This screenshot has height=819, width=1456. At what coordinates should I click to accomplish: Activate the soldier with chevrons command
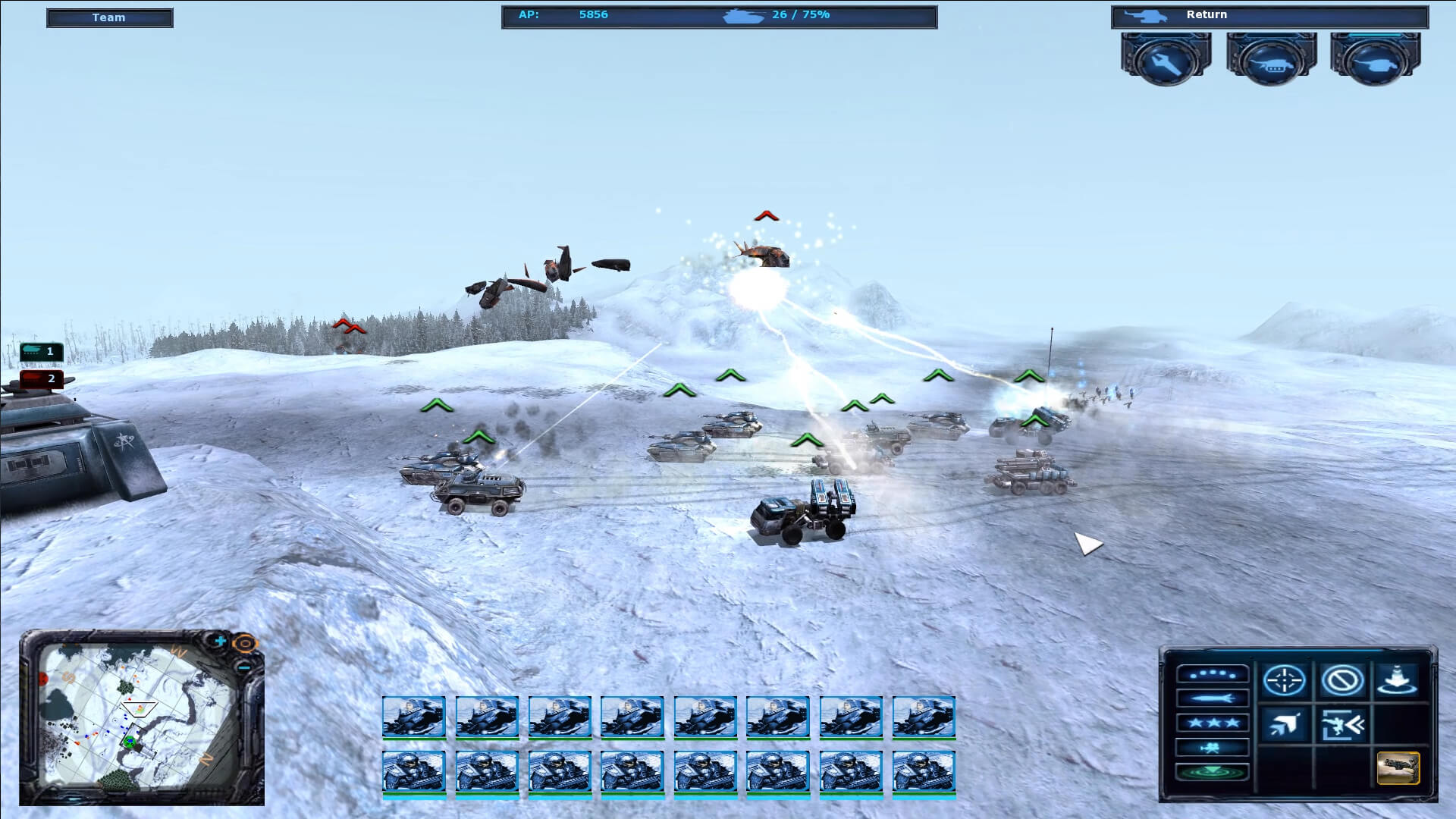pos(1341,725)
